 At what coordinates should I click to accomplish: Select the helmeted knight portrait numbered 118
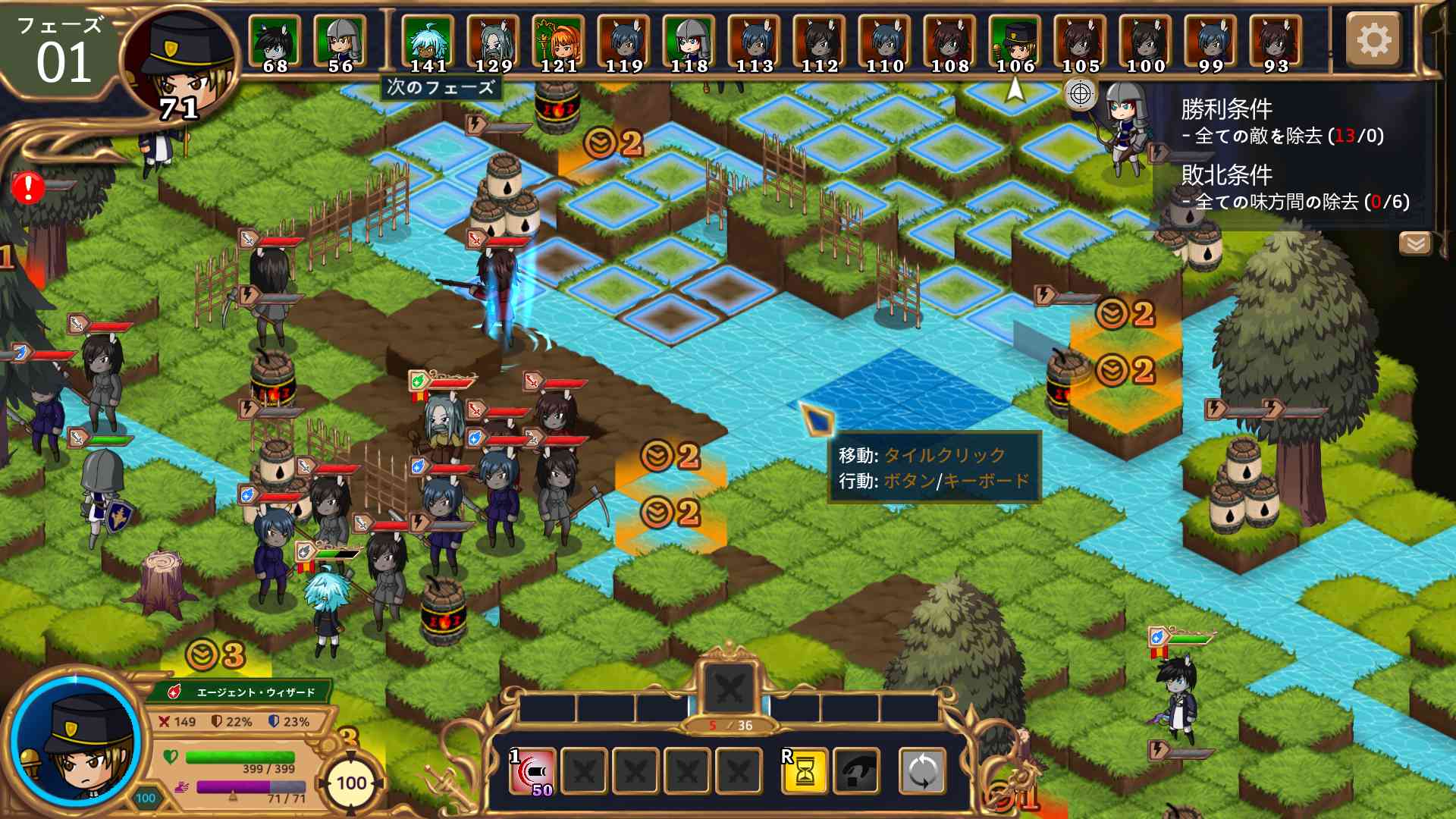[689, 42]
